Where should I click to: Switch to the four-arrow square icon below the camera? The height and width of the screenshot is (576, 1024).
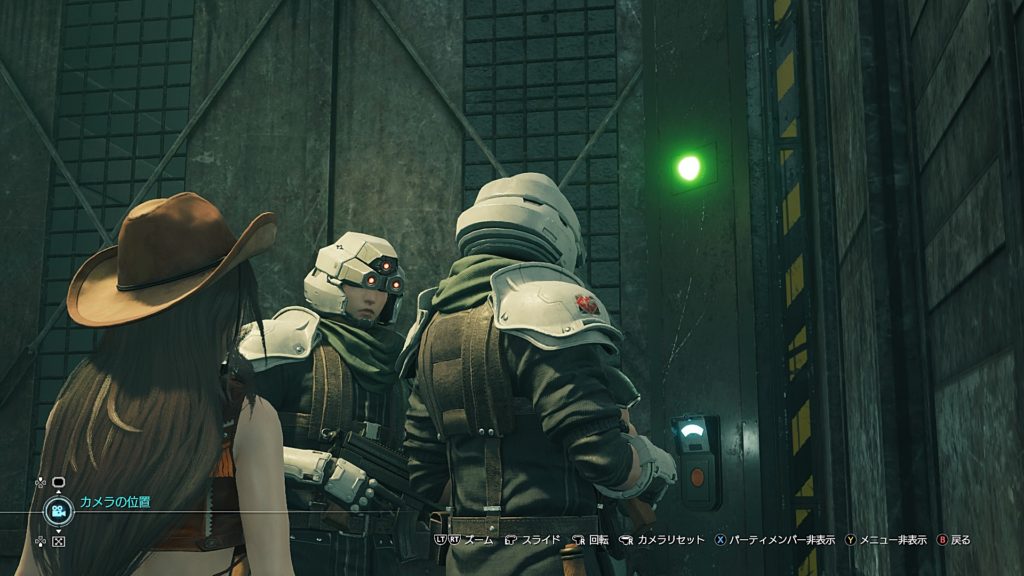coord(58,541)
